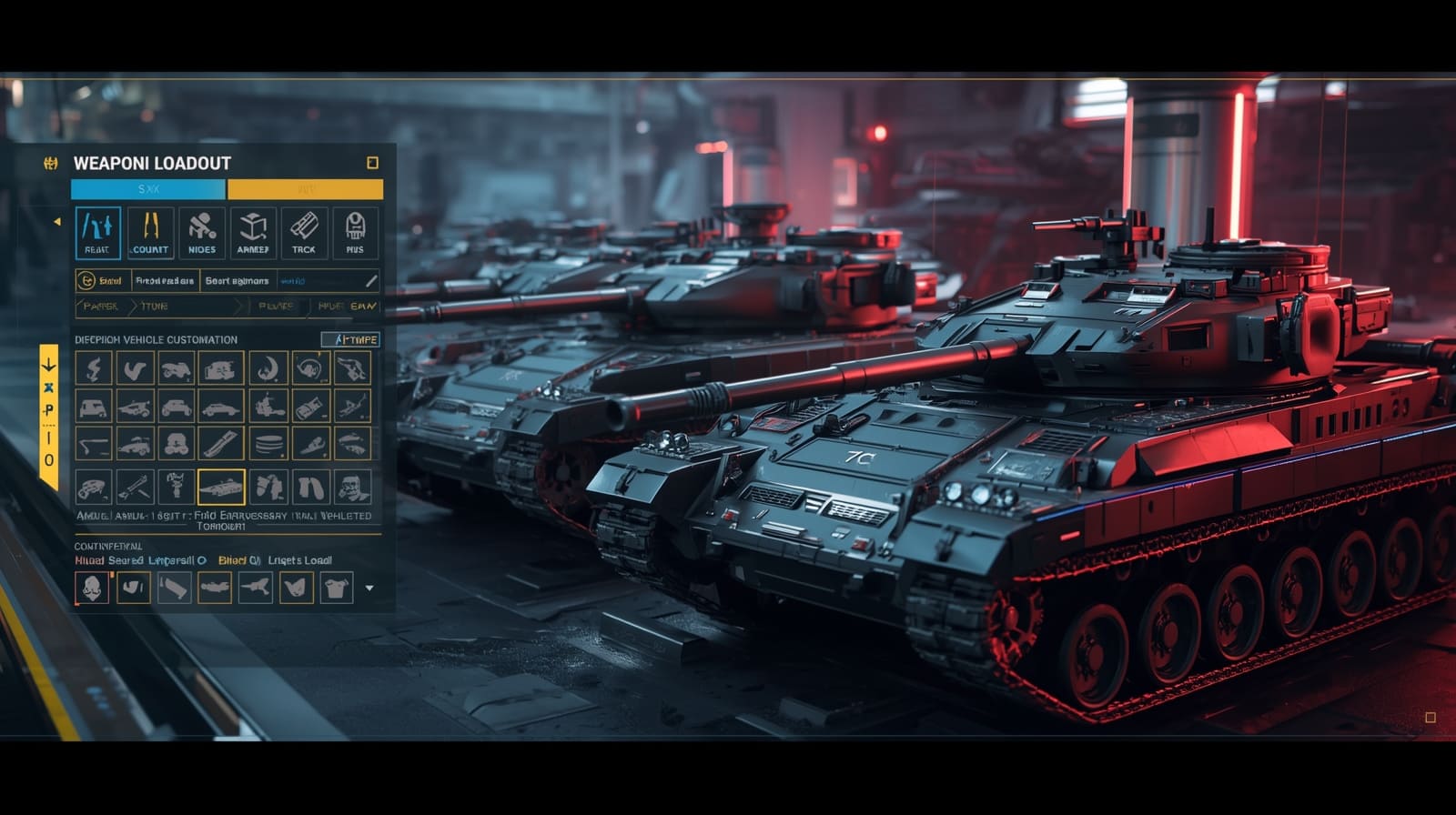This screenshot has width=1456, height=815.
Task: Select the robot-head category icon
Action: (x=355, y=233)
